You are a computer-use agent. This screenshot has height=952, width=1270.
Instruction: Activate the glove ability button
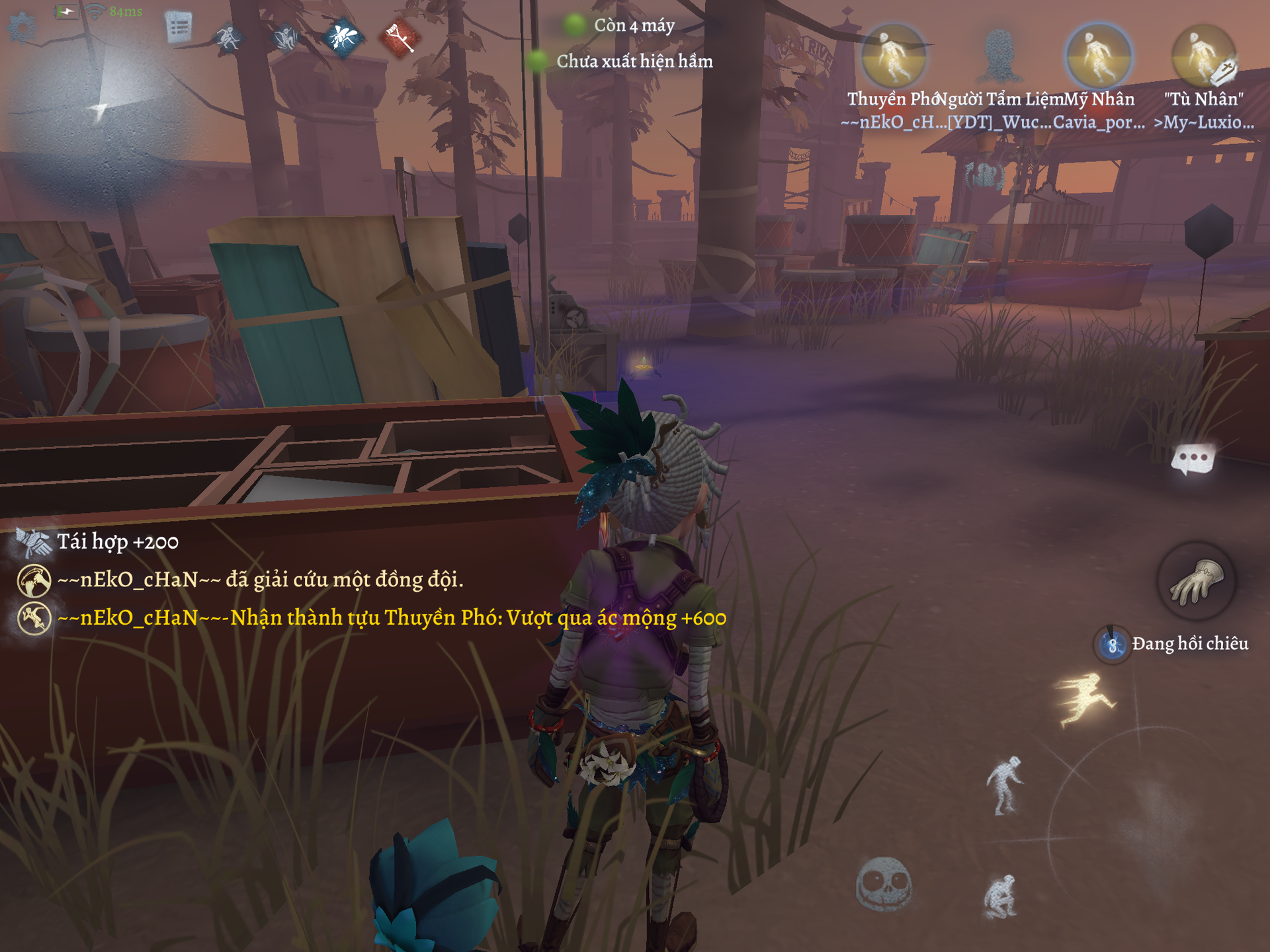1196,581
